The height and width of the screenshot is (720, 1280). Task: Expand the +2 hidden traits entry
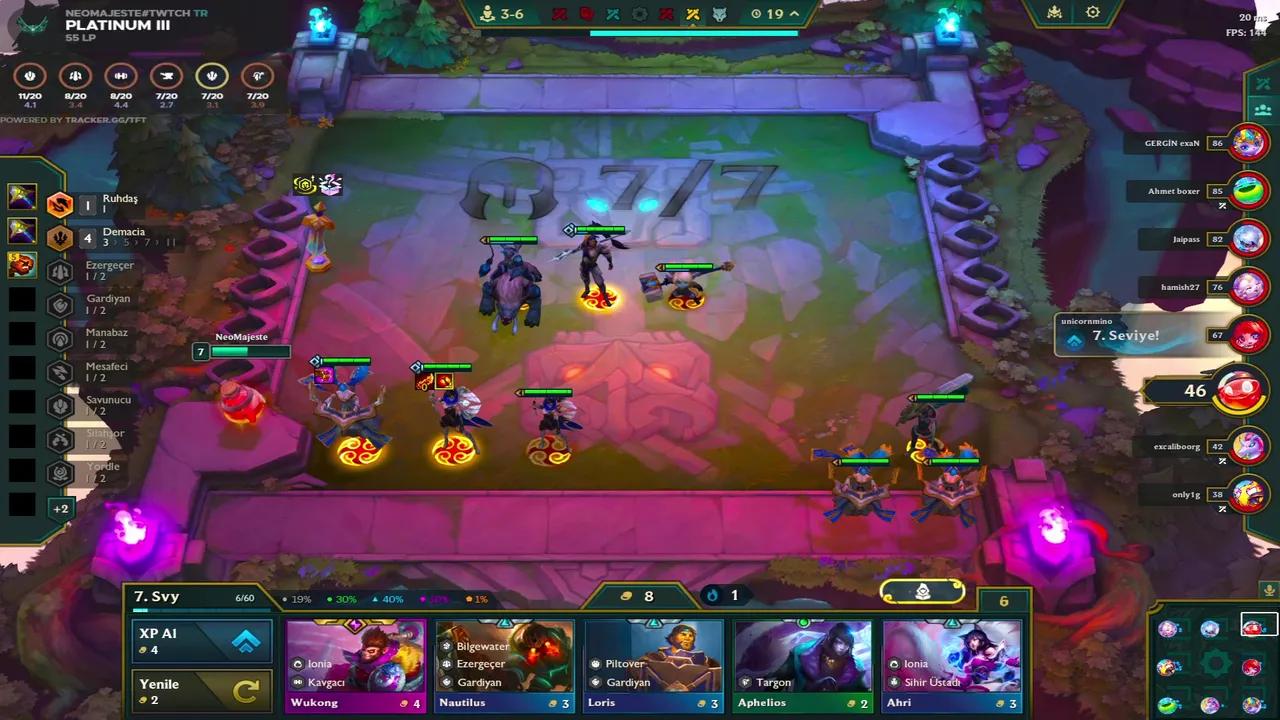tap(61, 508)
